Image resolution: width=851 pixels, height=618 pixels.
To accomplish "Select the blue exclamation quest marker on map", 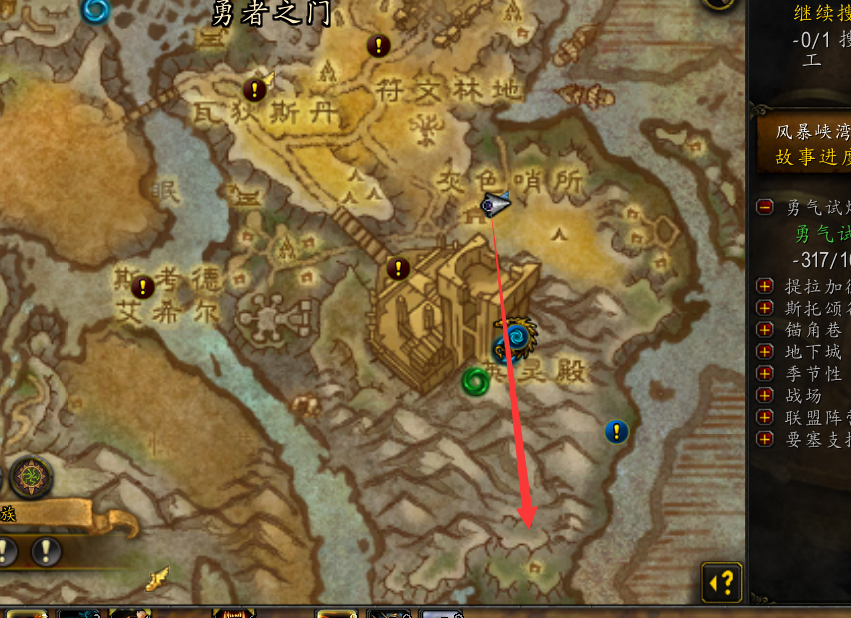I will coord(617,431).
